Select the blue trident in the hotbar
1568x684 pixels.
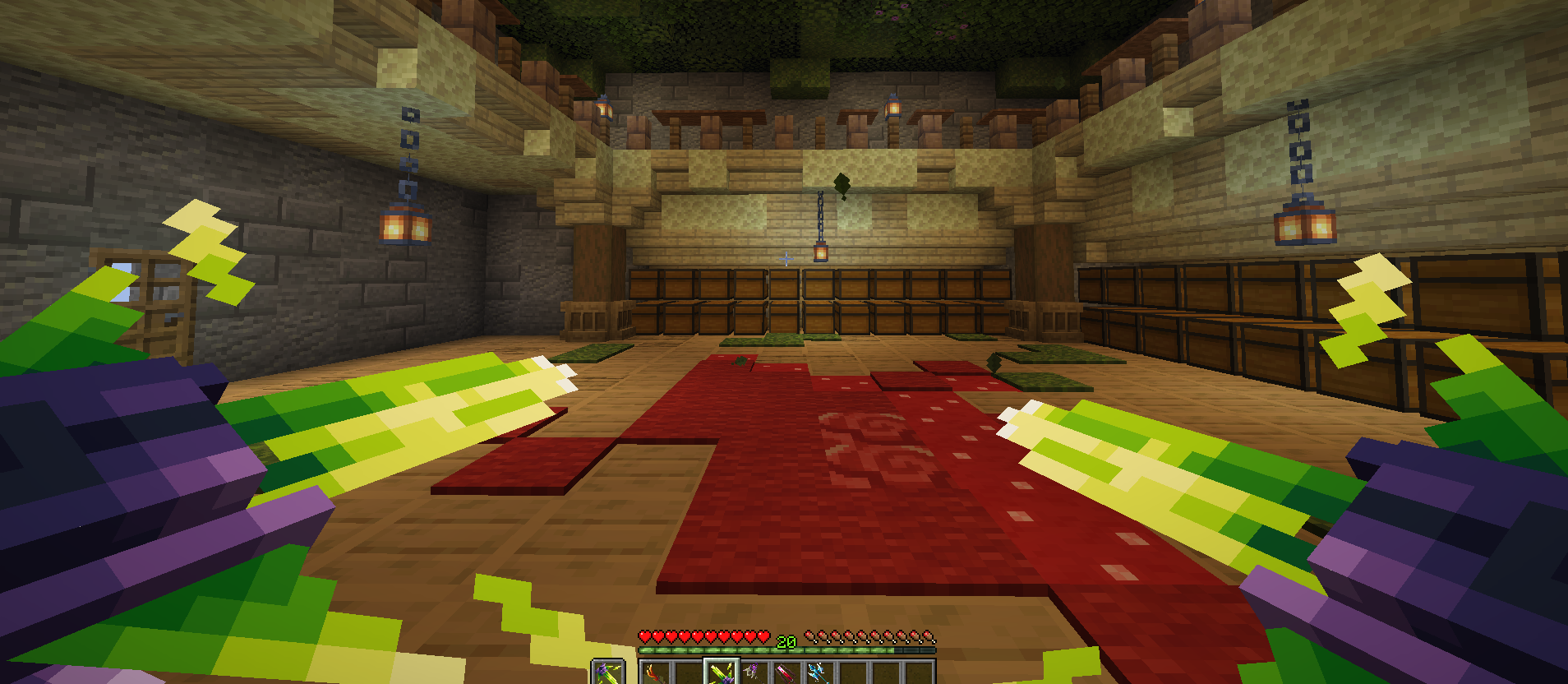(x=819, y=672)
